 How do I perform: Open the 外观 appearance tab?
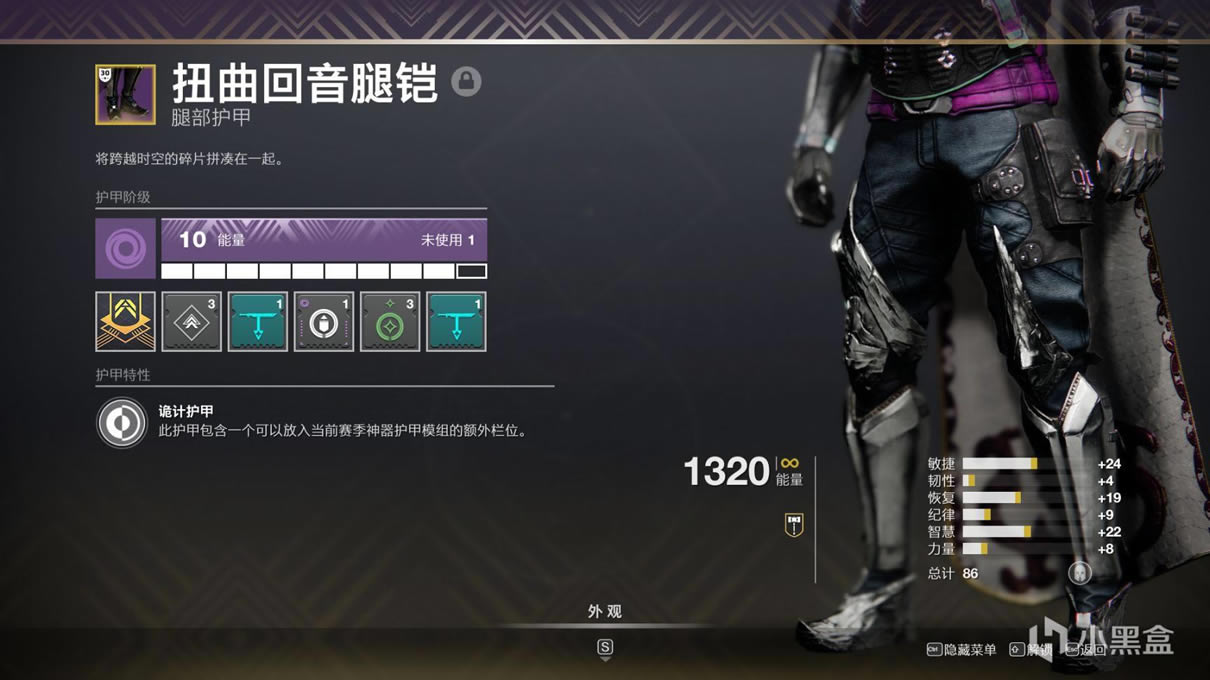(x=605, y=612)
